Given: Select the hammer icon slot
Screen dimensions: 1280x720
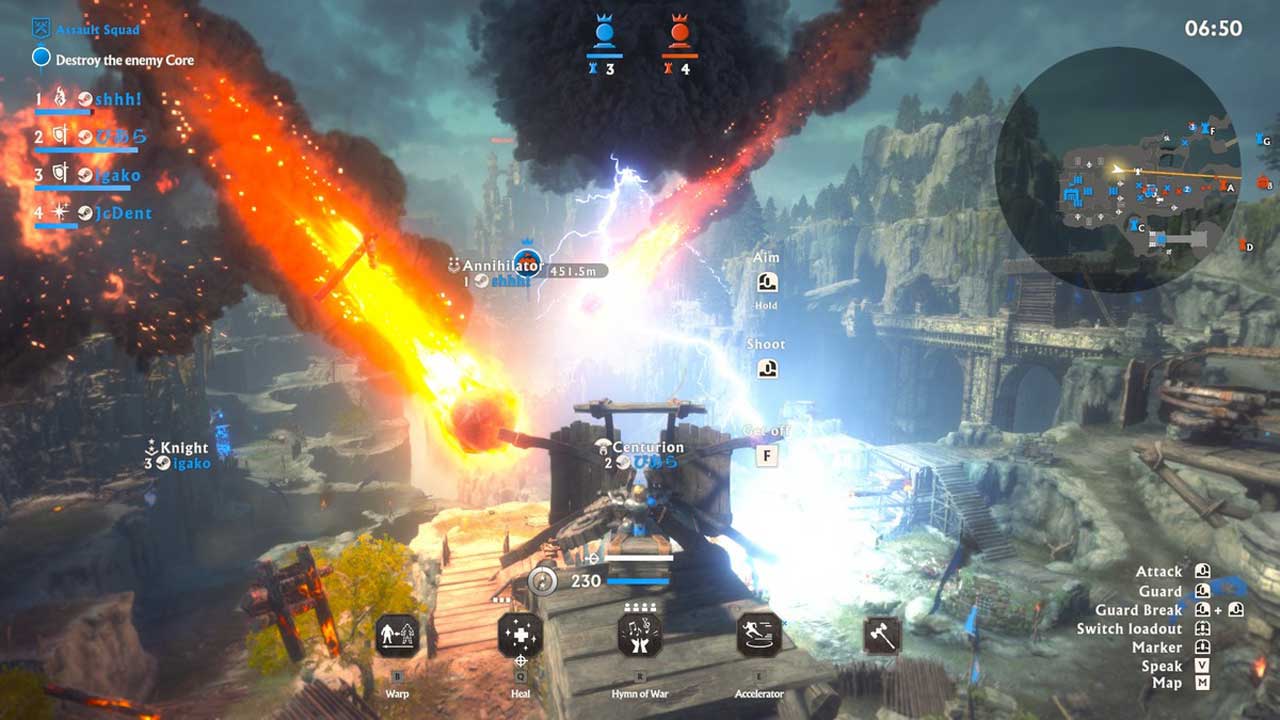Looking at the screenshot, I should 882,635.
